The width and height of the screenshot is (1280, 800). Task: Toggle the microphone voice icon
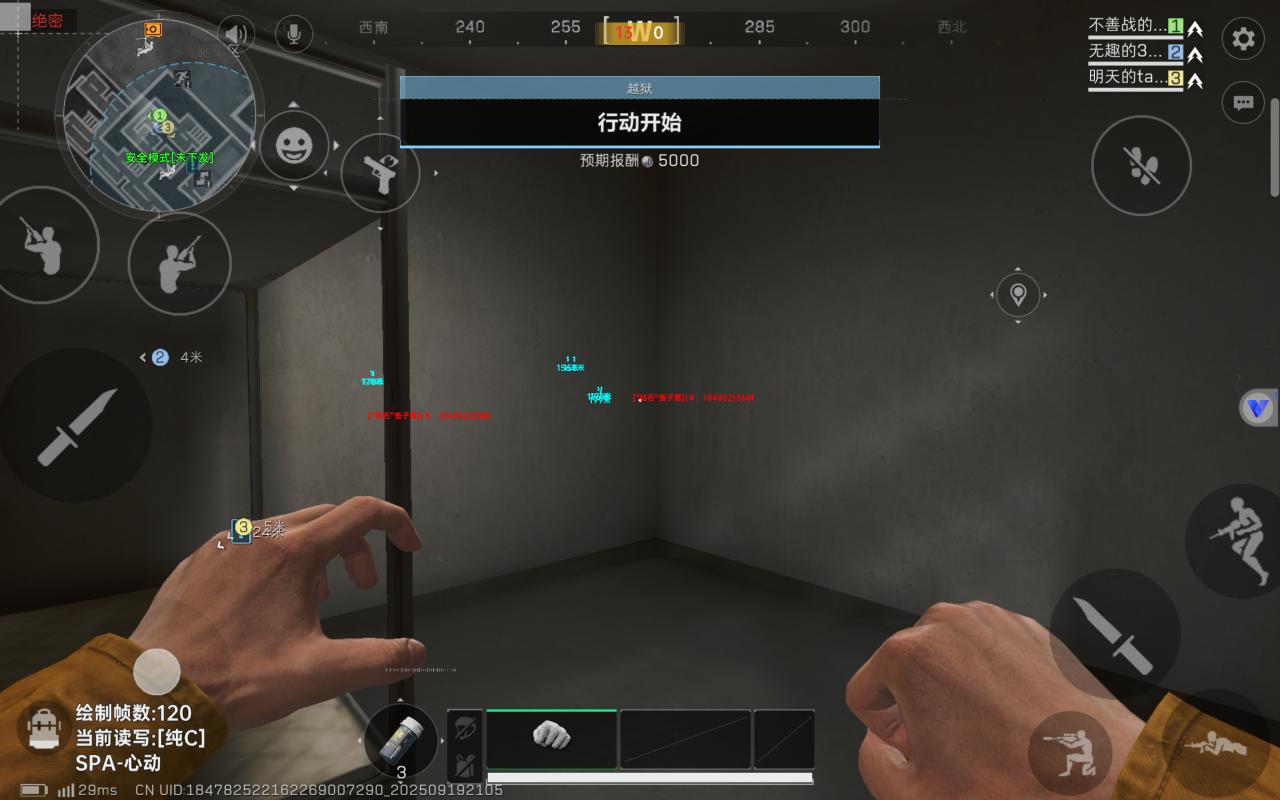(x=293, y=33)
